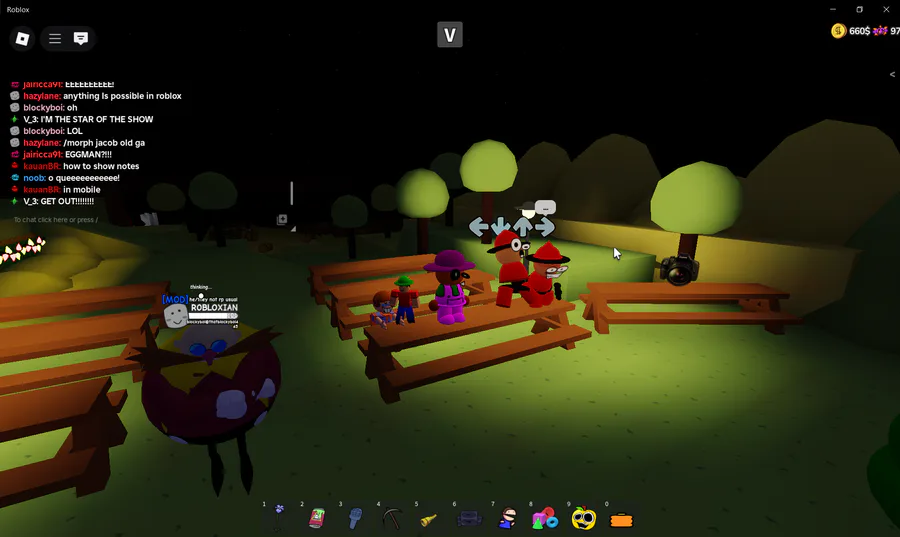Click the small icon at chat's bottom-right corner

tap(282, 219)
